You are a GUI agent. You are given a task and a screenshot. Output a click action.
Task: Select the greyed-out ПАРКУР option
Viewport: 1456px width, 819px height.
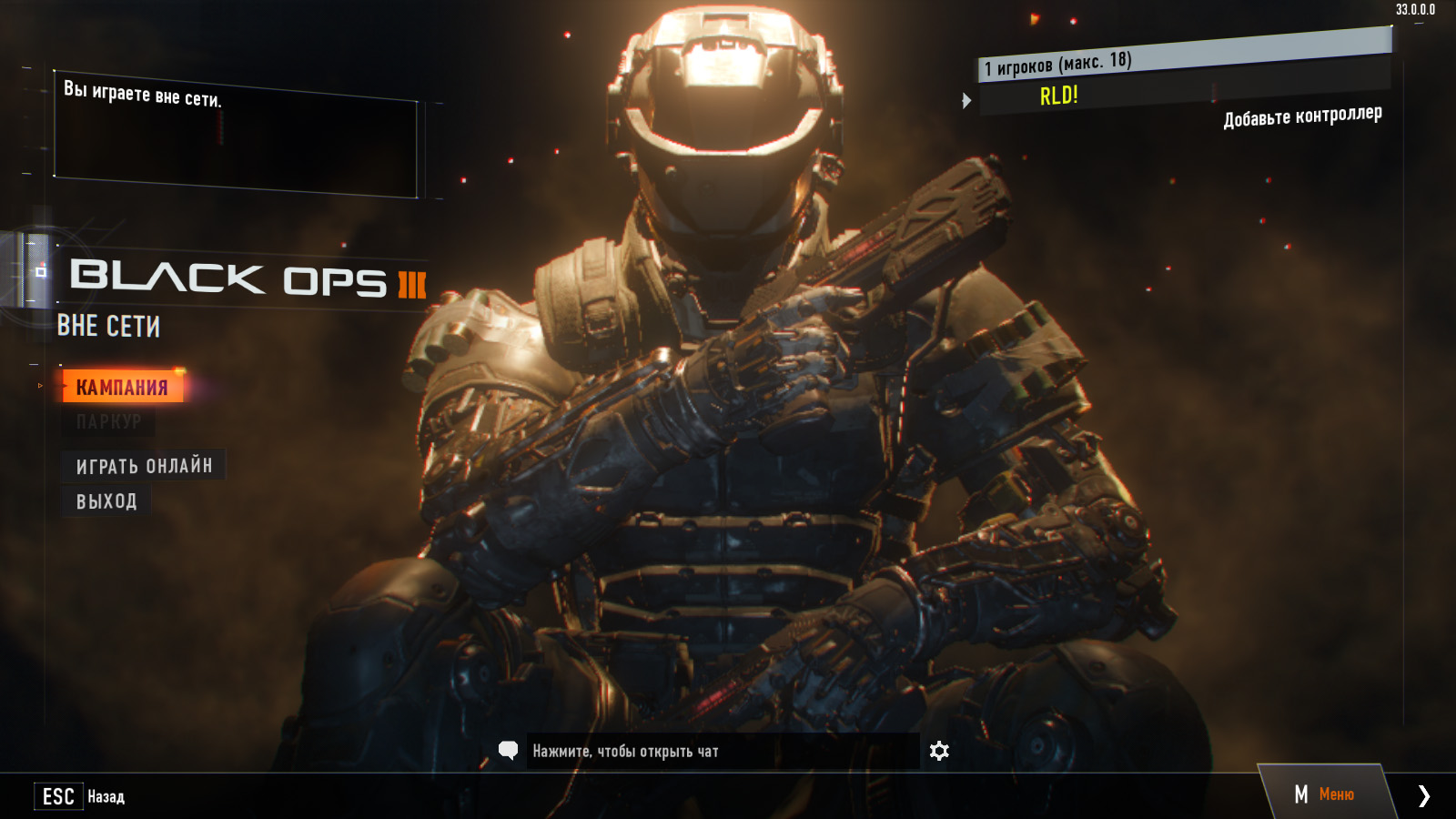click(109, 420)
